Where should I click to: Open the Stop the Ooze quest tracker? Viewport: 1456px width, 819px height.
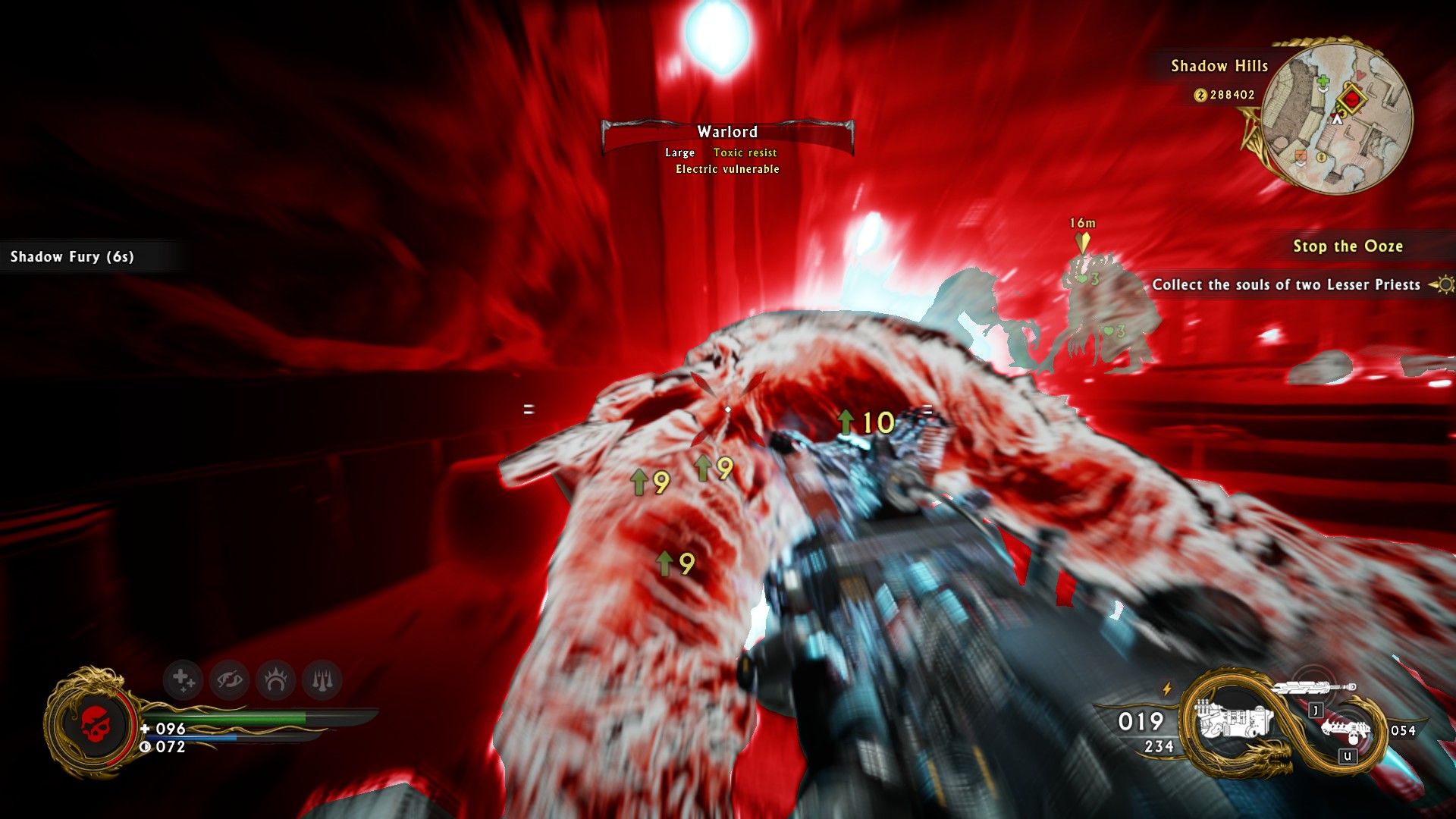pos(1348,246)
